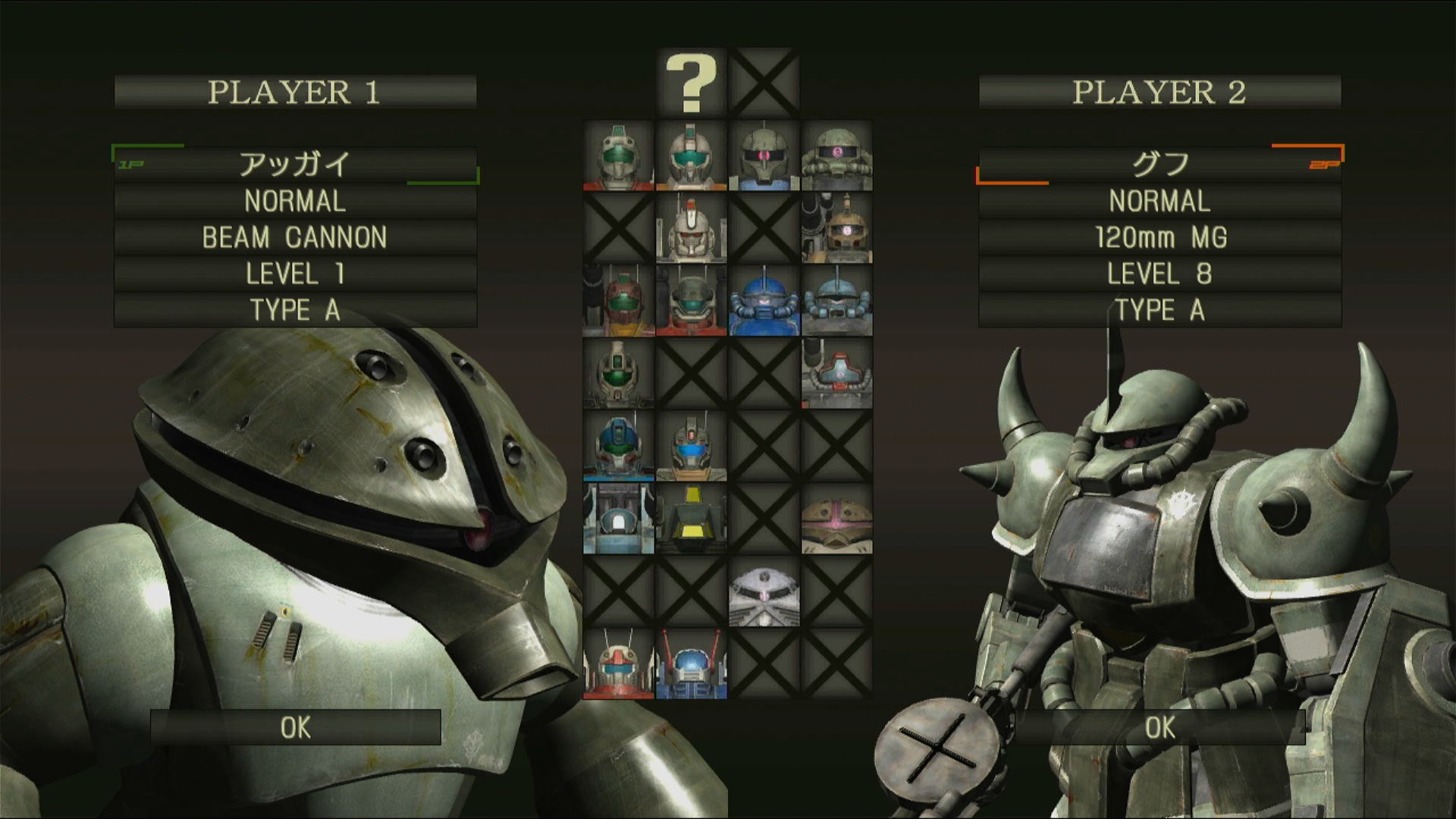Select the question mark random tile

pyautogui.click(x=691, y=83)
